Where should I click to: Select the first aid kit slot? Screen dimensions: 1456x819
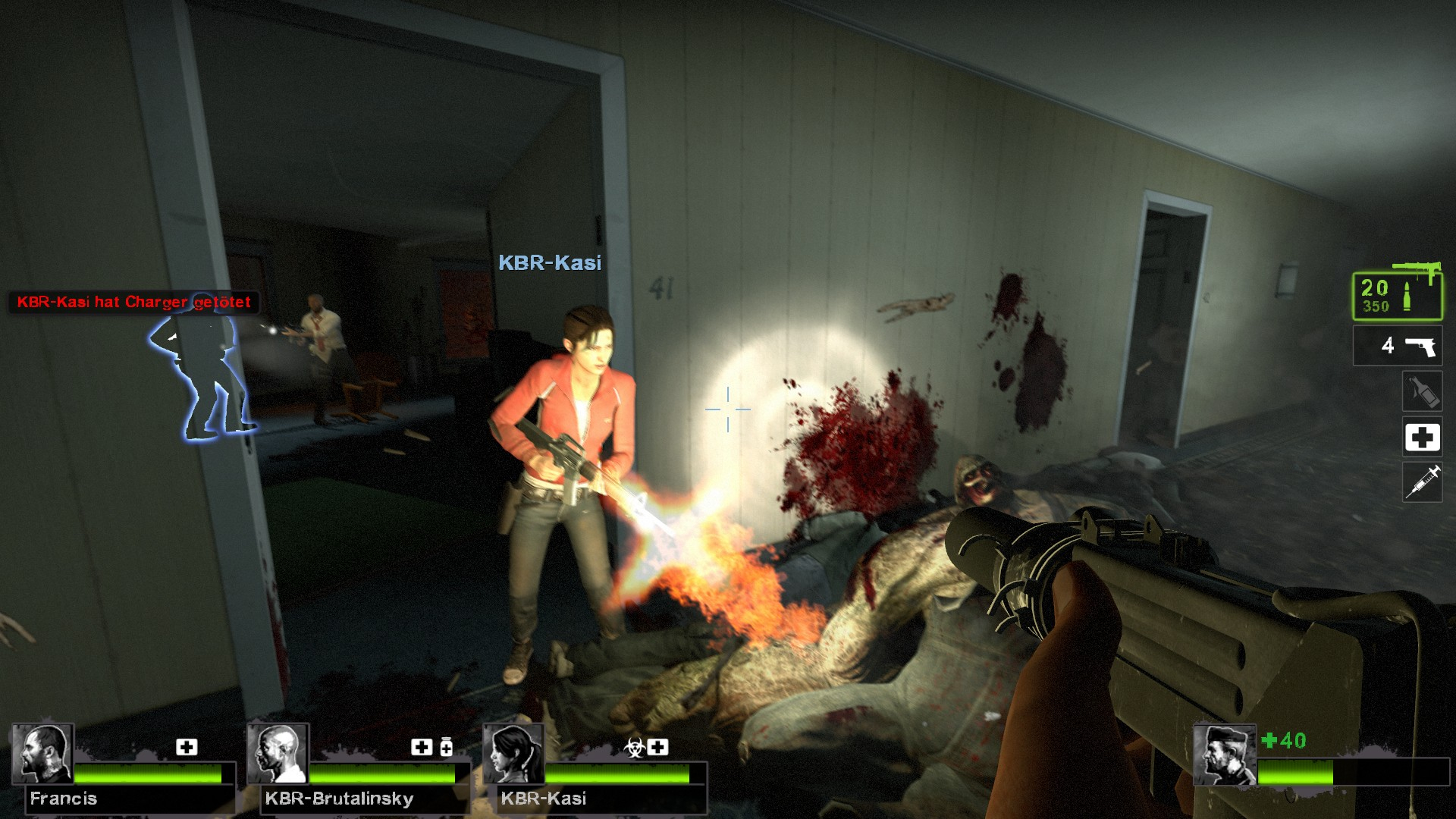pos(1422,437)
